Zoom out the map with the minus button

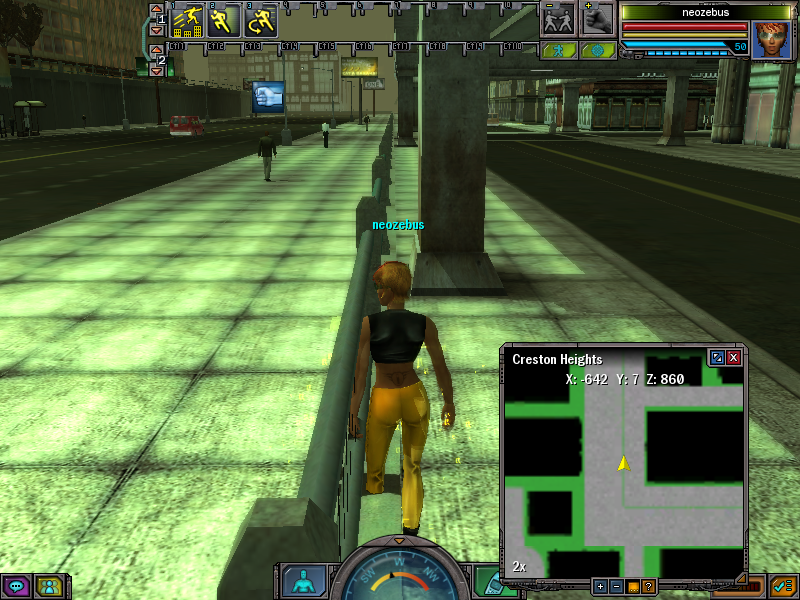point(616,586)
